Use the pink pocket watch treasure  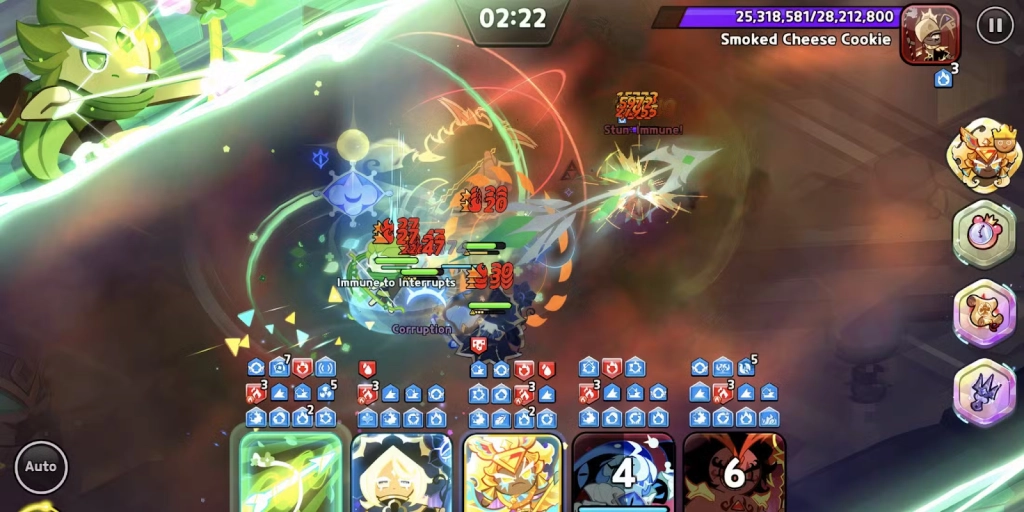984,235
